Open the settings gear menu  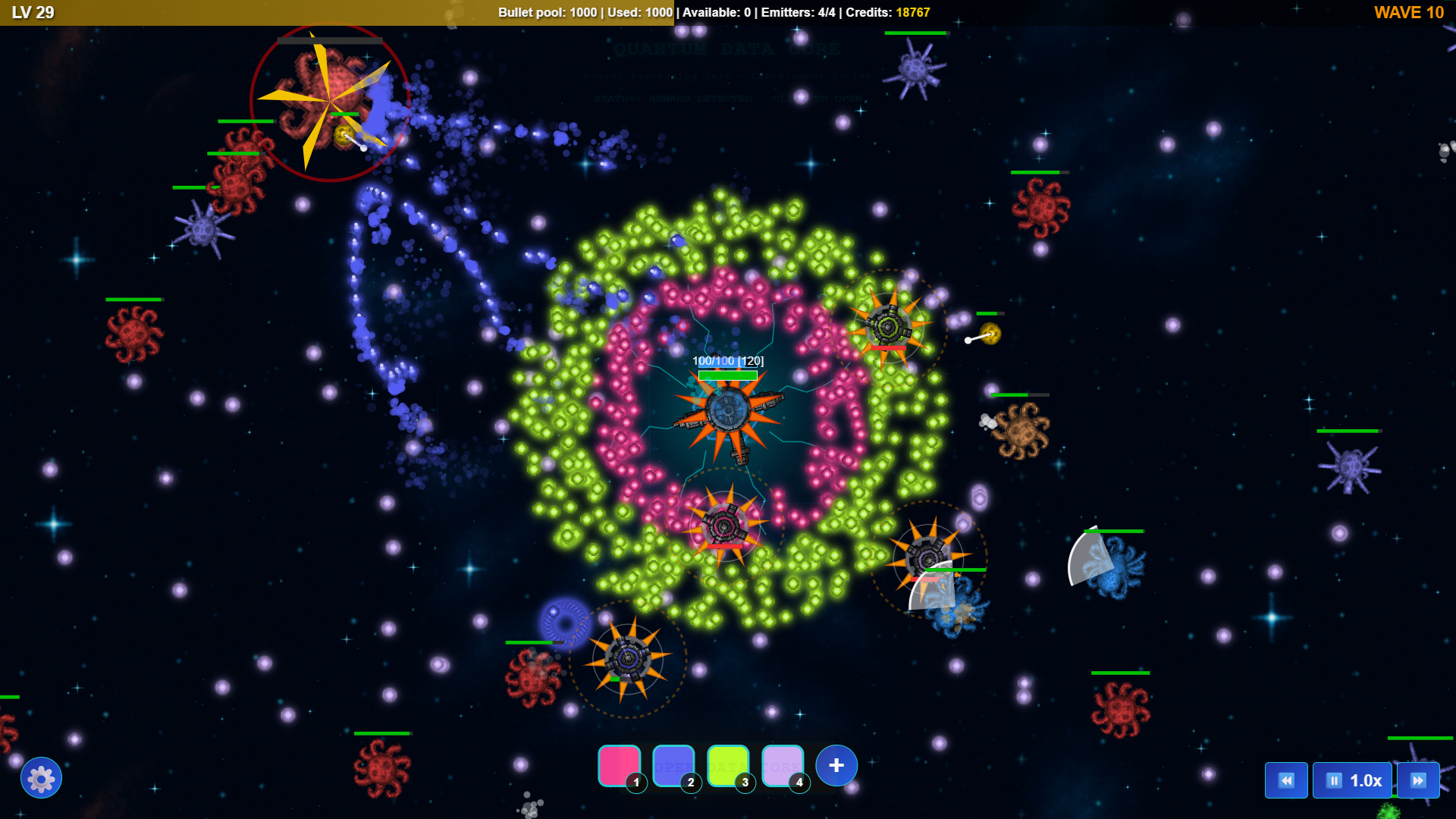point(42,777)
